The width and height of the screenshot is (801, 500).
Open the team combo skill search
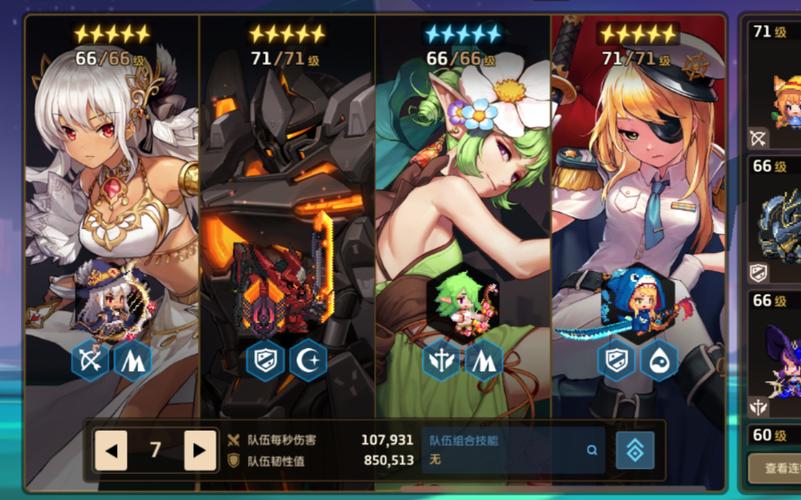593,451
